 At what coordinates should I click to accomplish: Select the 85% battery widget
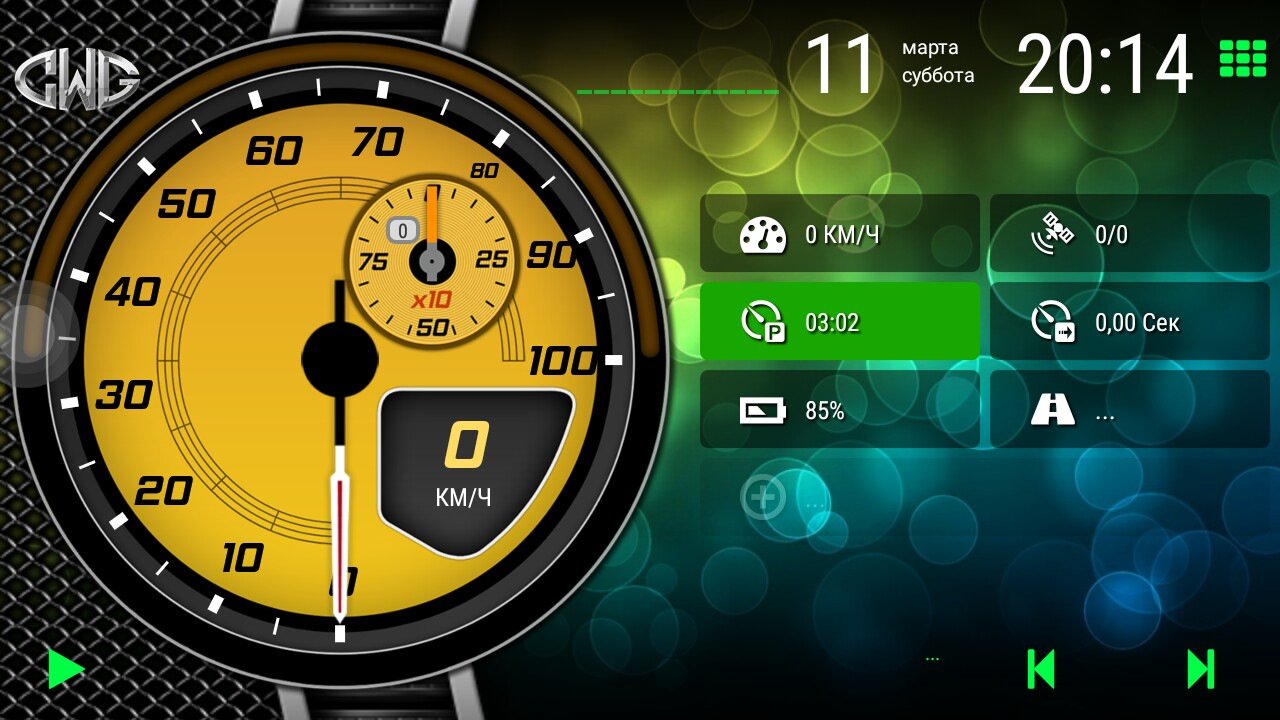point(839,410)
